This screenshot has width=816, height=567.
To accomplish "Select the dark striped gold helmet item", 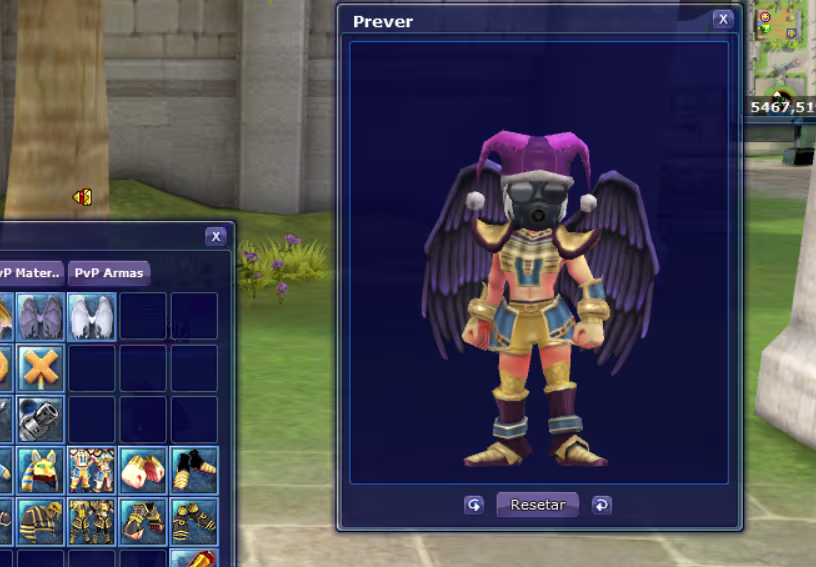I will (x=41, y=521).
